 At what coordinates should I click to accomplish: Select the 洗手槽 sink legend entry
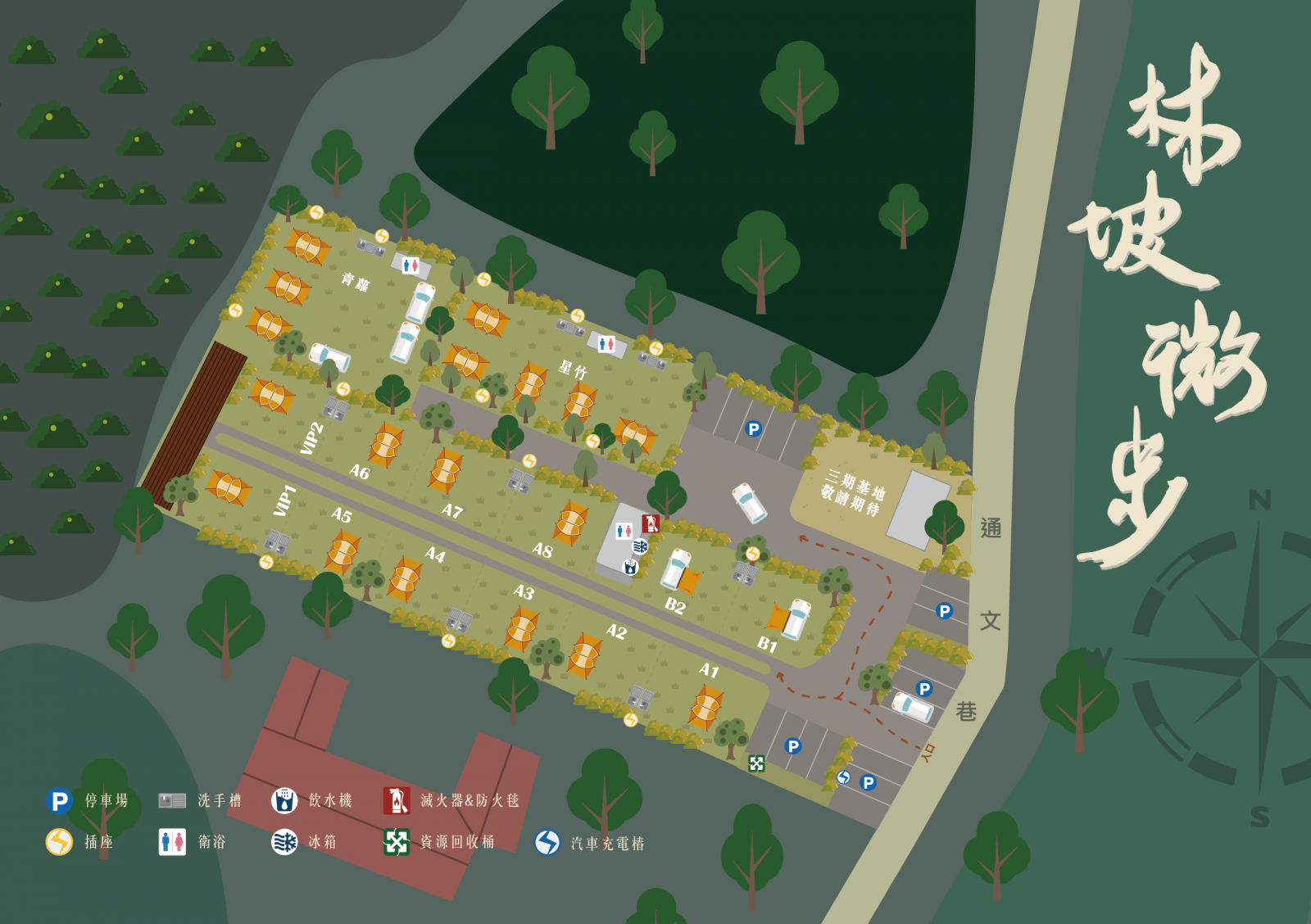pos(200,800)
